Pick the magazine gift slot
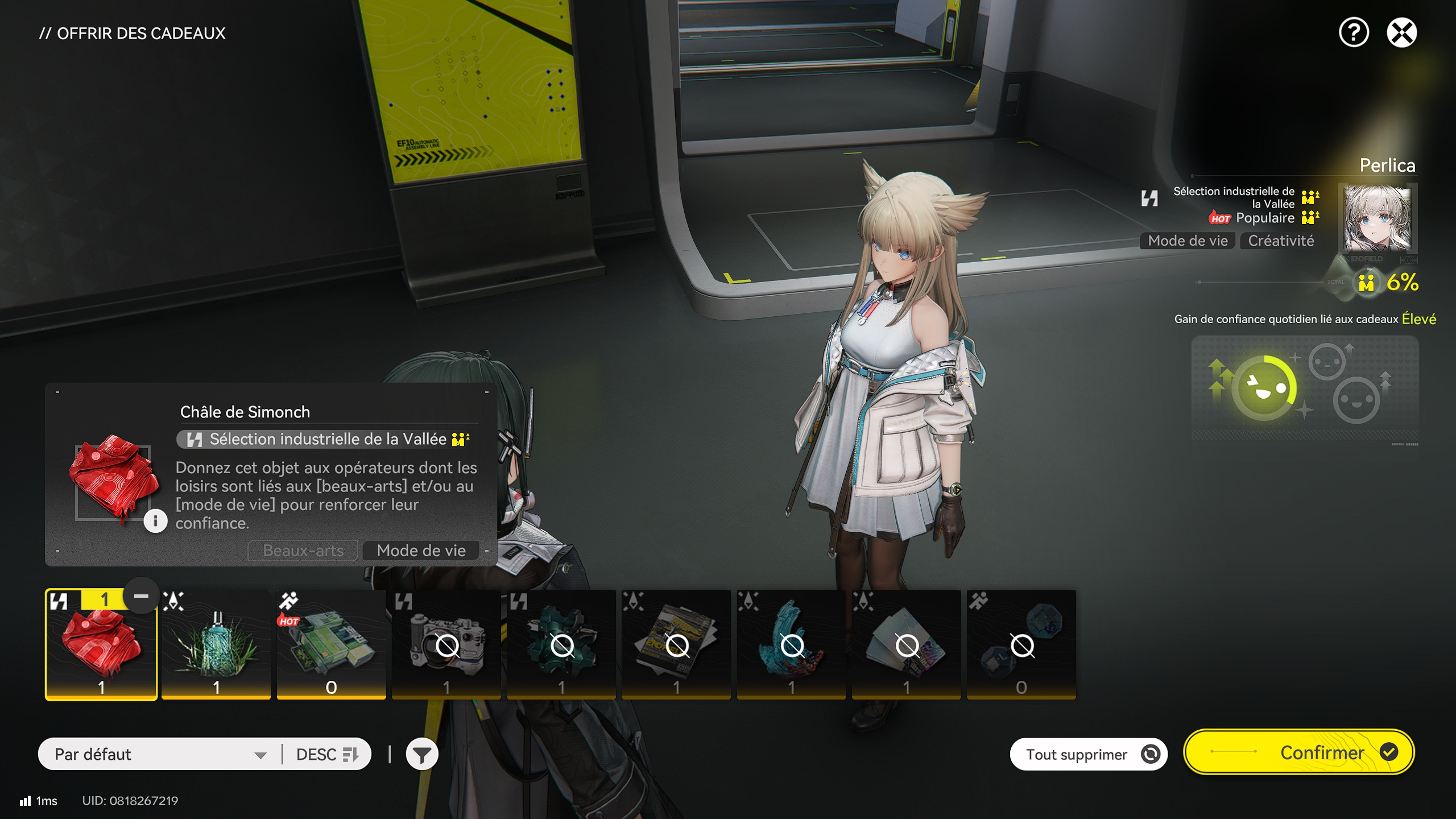Screen dimensions: 1456x819 coord(676,646)
